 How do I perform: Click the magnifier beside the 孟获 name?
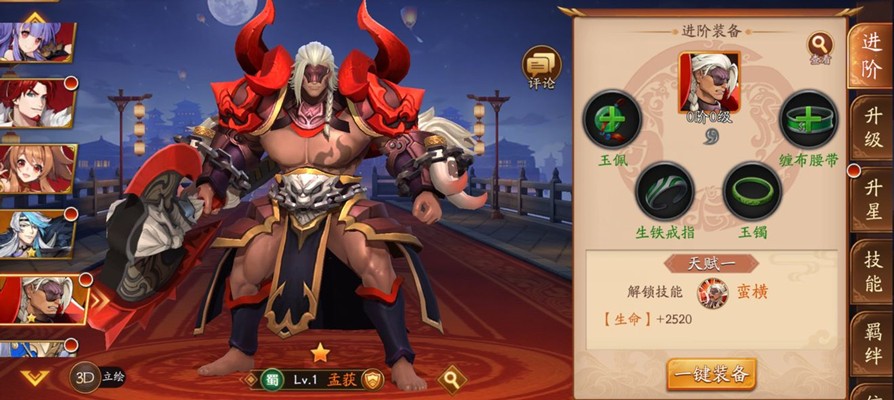point(452,379)
